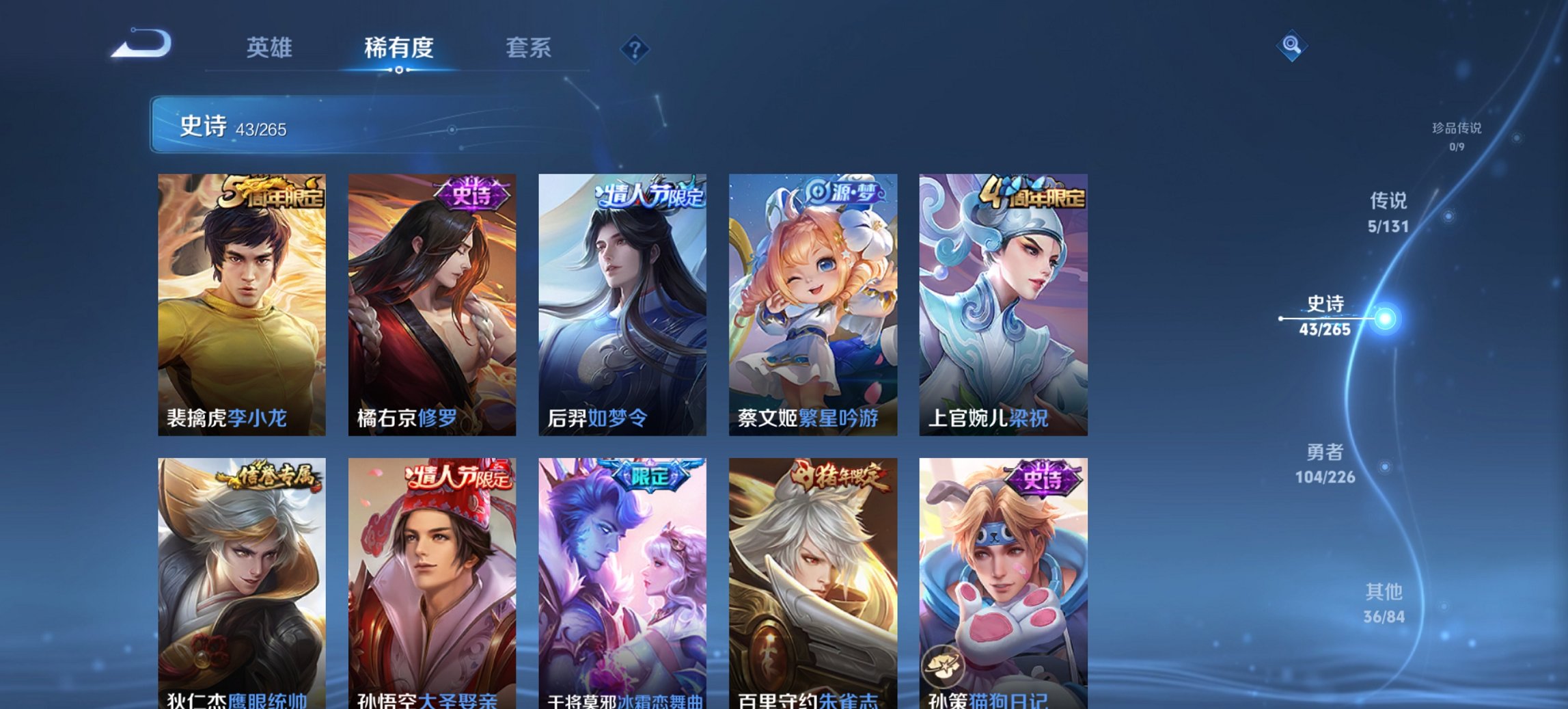
Task: Click the 5周年限定 badge on 裴擒虎's card
Action: tap(272, 193)
